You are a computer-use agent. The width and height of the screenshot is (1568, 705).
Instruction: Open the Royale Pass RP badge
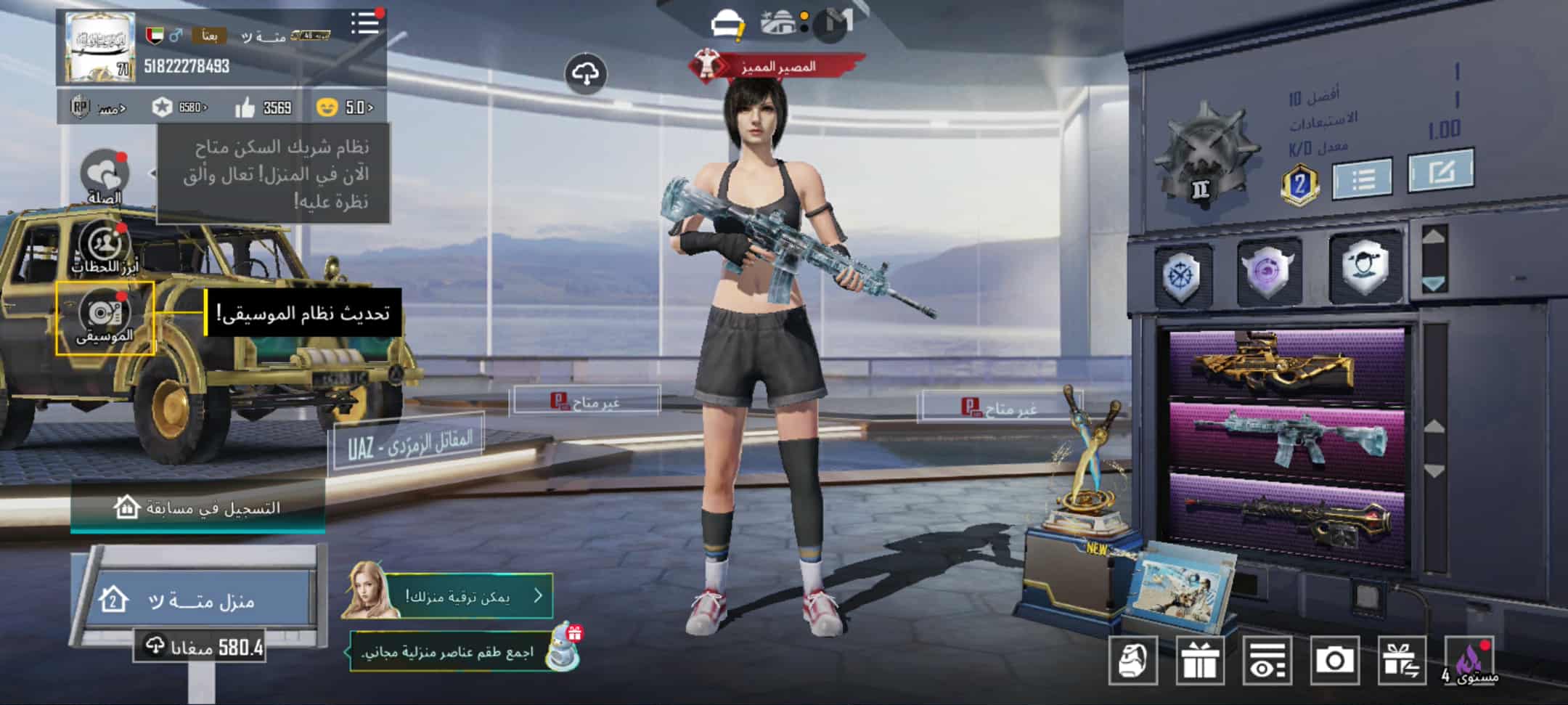tap(81, 107)
